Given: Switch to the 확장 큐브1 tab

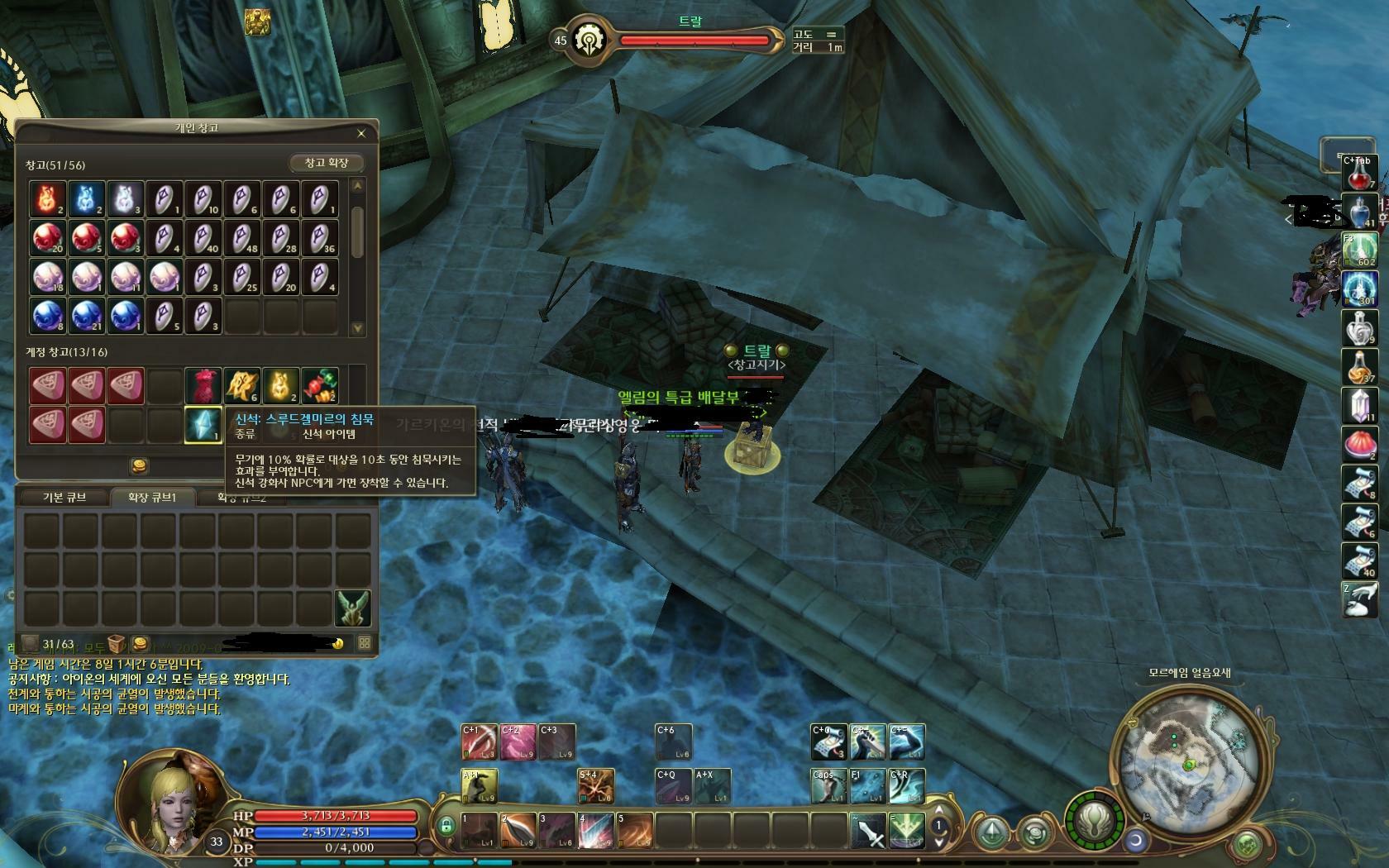Looking at the screenshot, I should [x=151, y=497].
